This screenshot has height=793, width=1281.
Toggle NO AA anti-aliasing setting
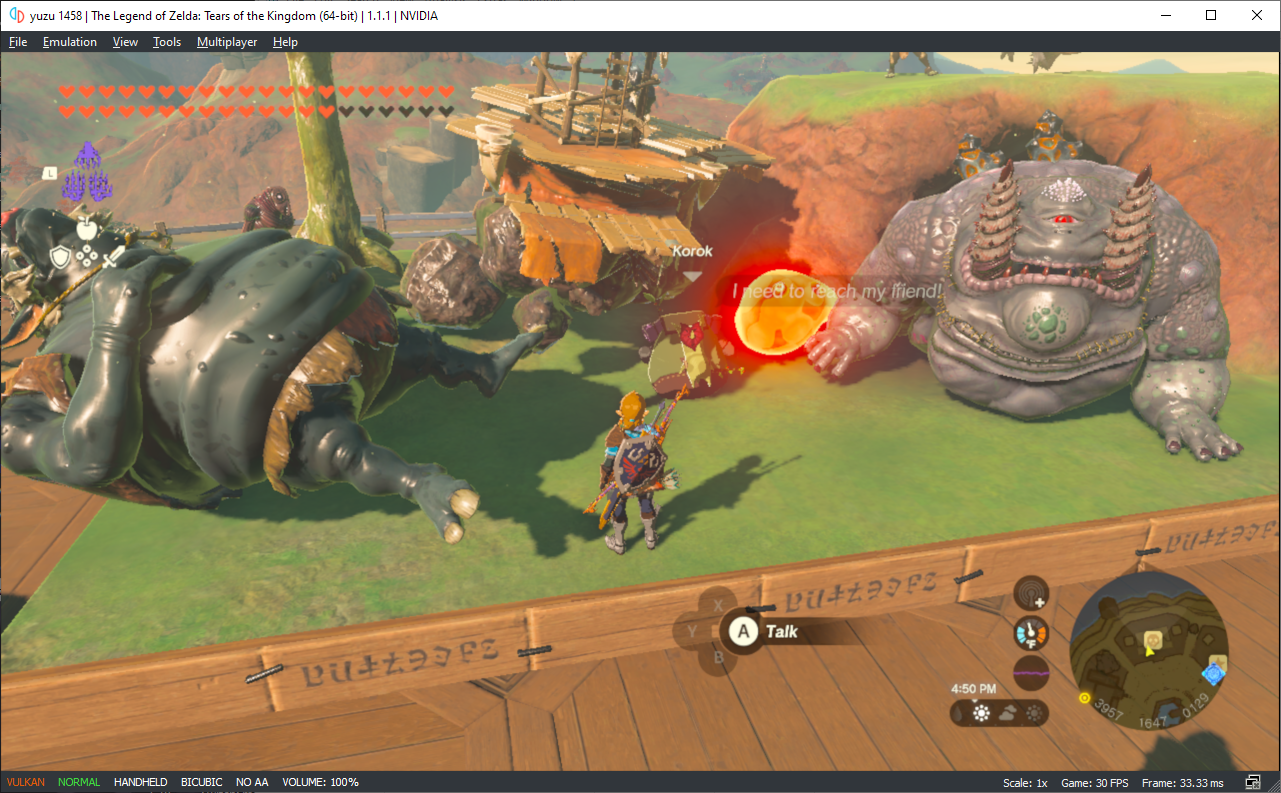[252, 781]
